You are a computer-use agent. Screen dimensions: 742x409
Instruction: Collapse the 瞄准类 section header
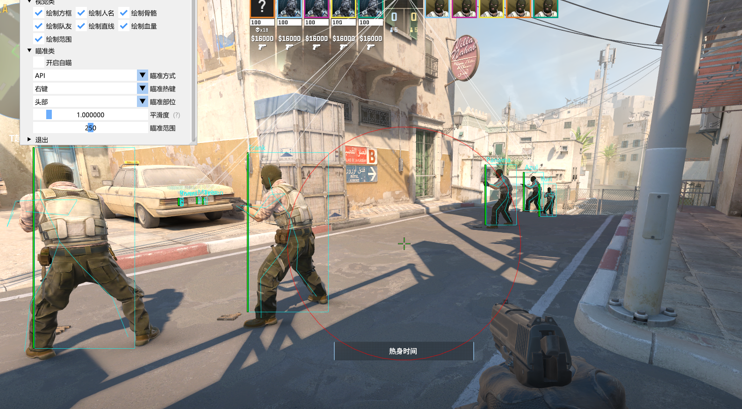point(30,51)
